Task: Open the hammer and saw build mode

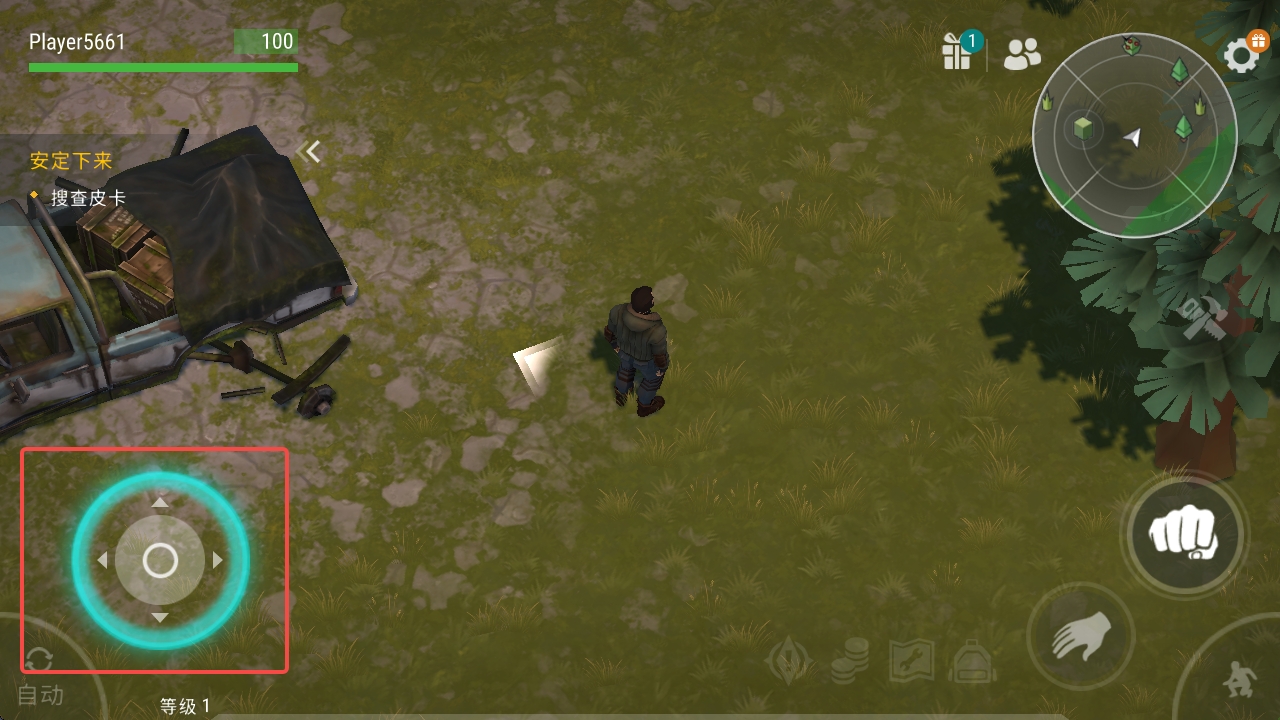Action: [x=1203, y=320]
